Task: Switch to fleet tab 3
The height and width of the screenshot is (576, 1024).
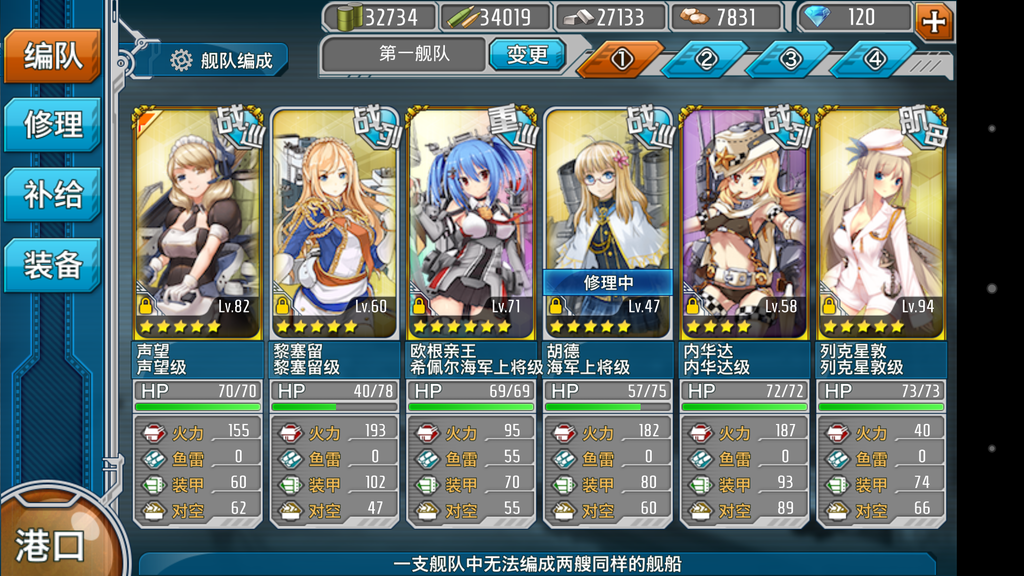Action: pyautogui.click(x=790, y=60)
